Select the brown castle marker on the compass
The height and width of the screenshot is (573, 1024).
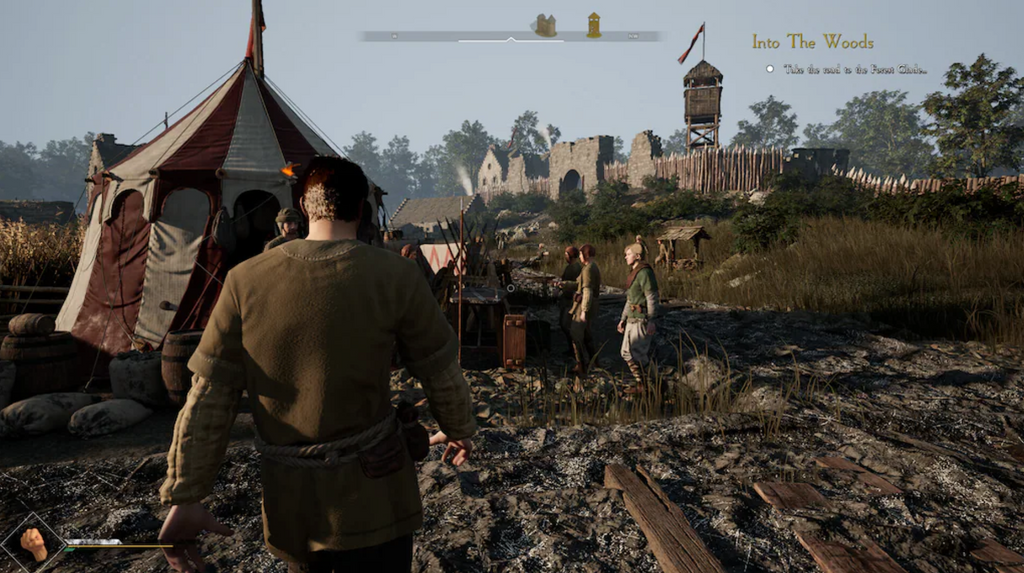(544, 25)
